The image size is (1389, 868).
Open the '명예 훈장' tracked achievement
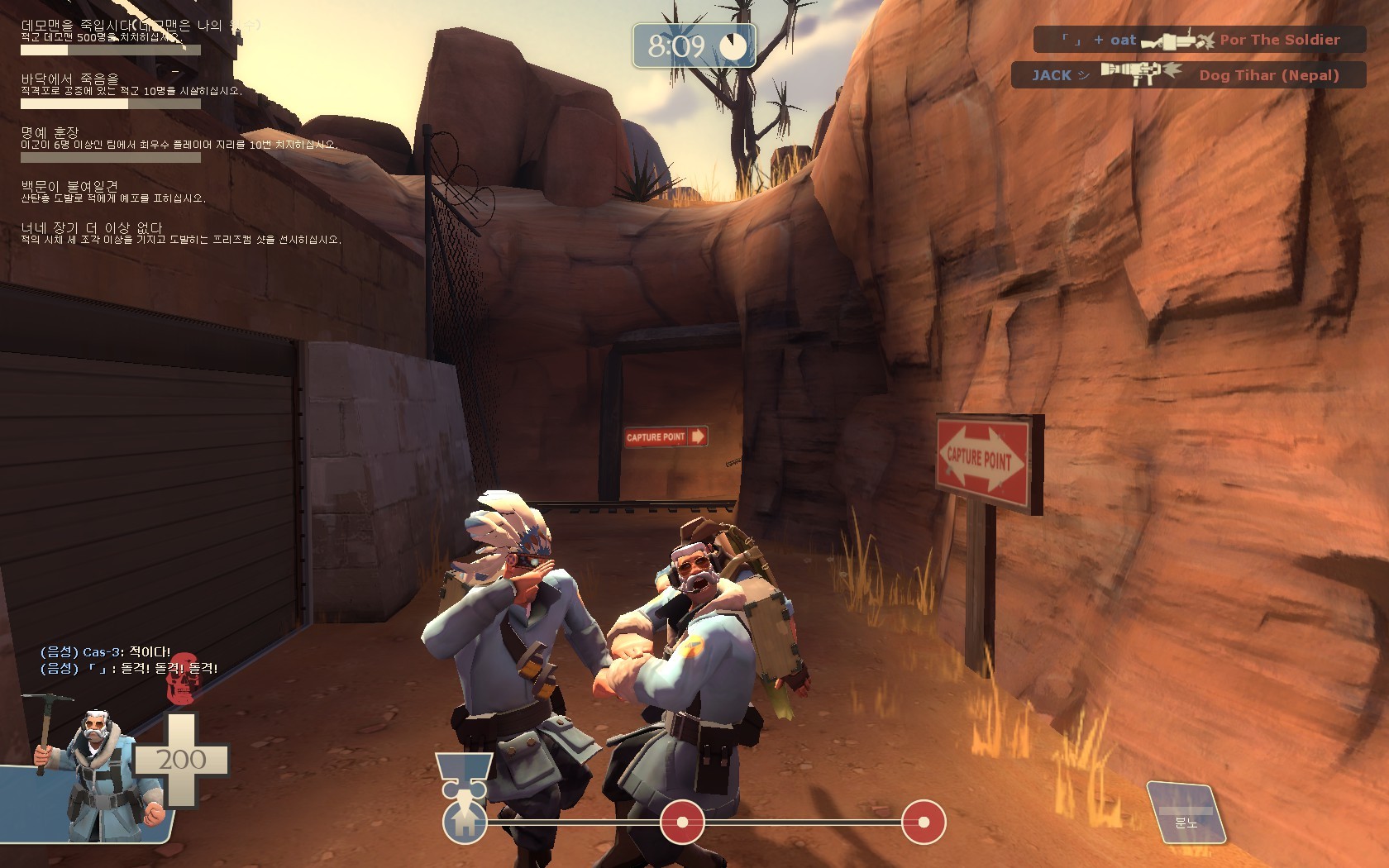[x=50, y=132]
